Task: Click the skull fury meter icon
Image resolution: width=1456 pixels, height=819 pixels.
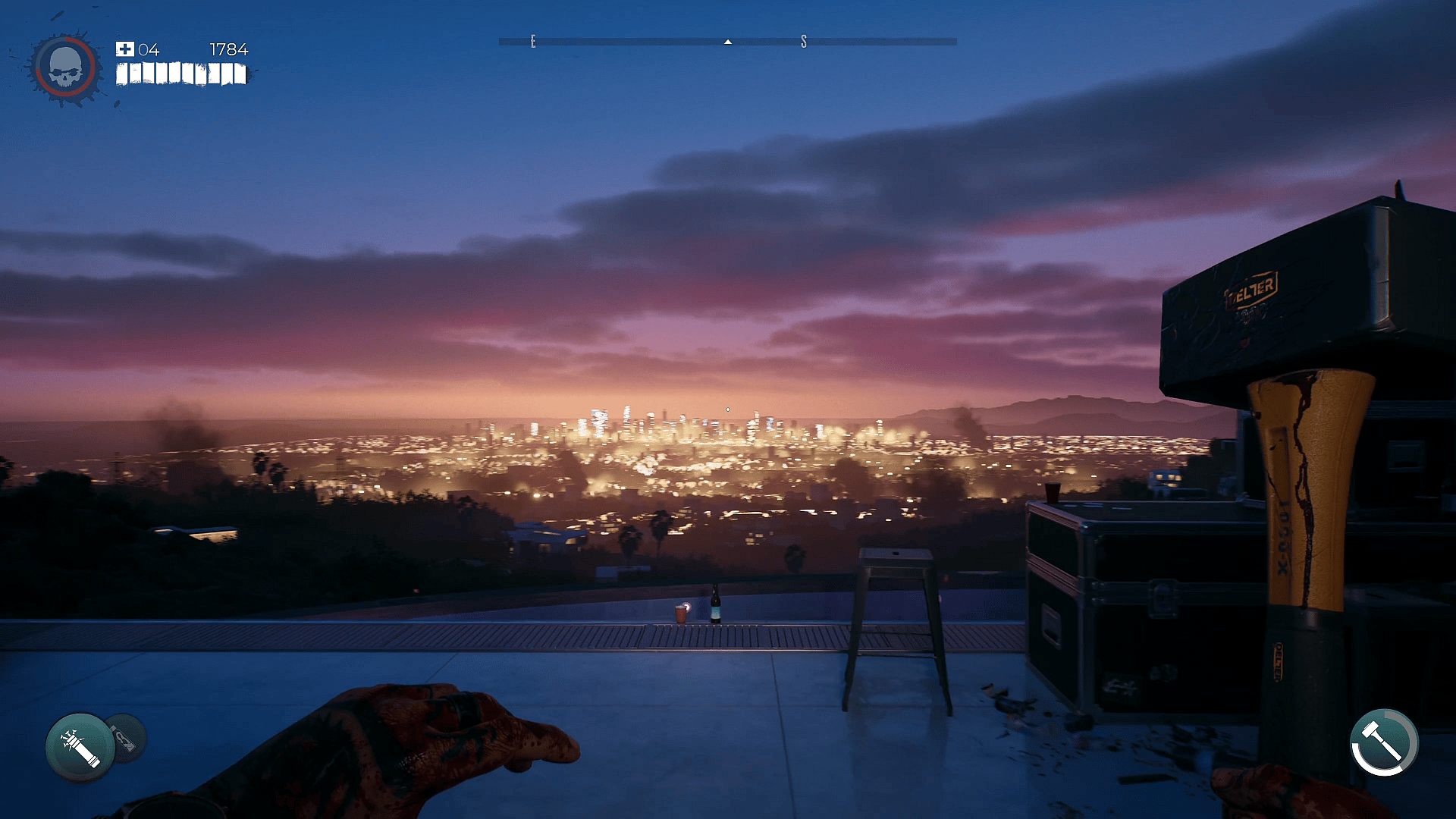Action: (64, 68)
